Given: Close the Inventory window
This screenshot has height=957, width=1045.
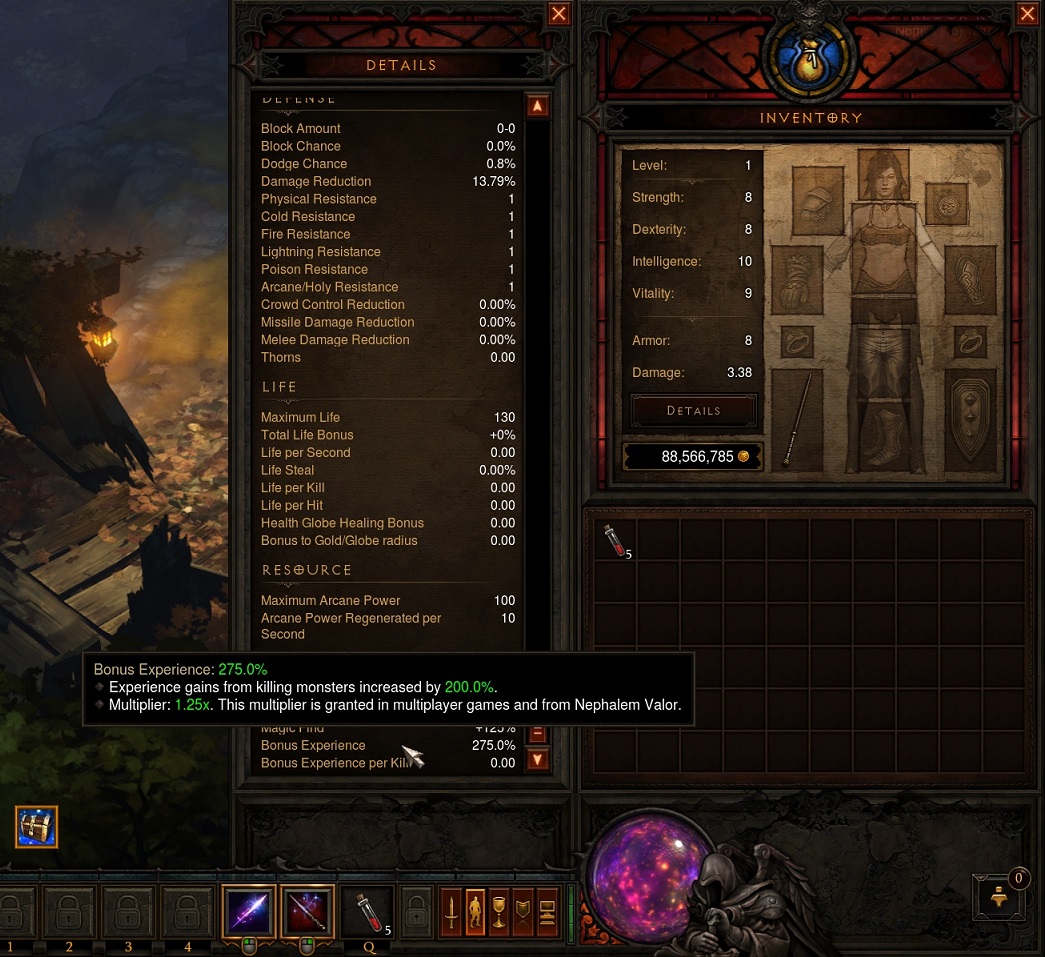Looking at the screenshot, I should [1028, 14].
